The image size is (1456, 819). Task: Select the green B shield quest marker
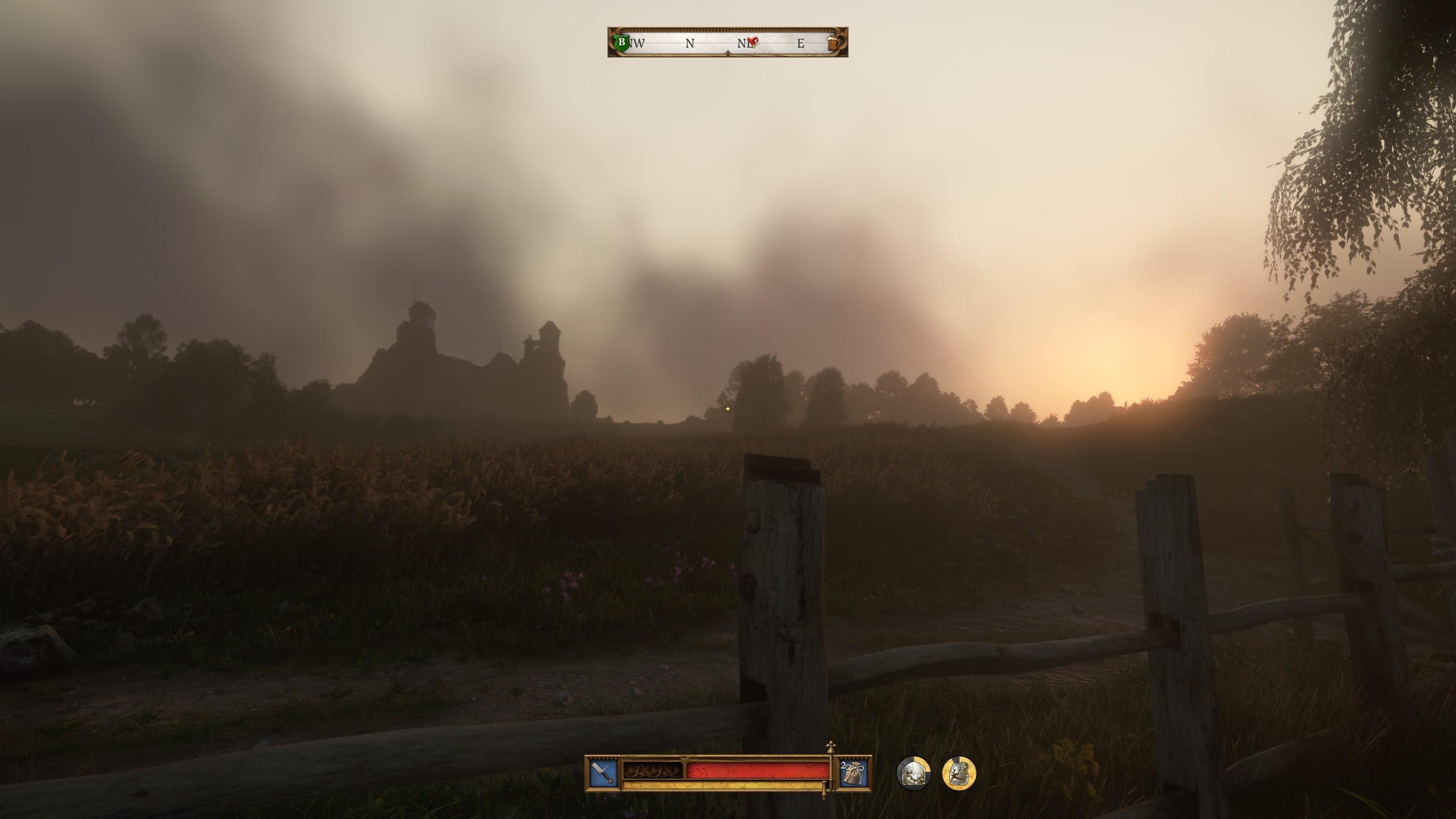[x=622, y=43]
